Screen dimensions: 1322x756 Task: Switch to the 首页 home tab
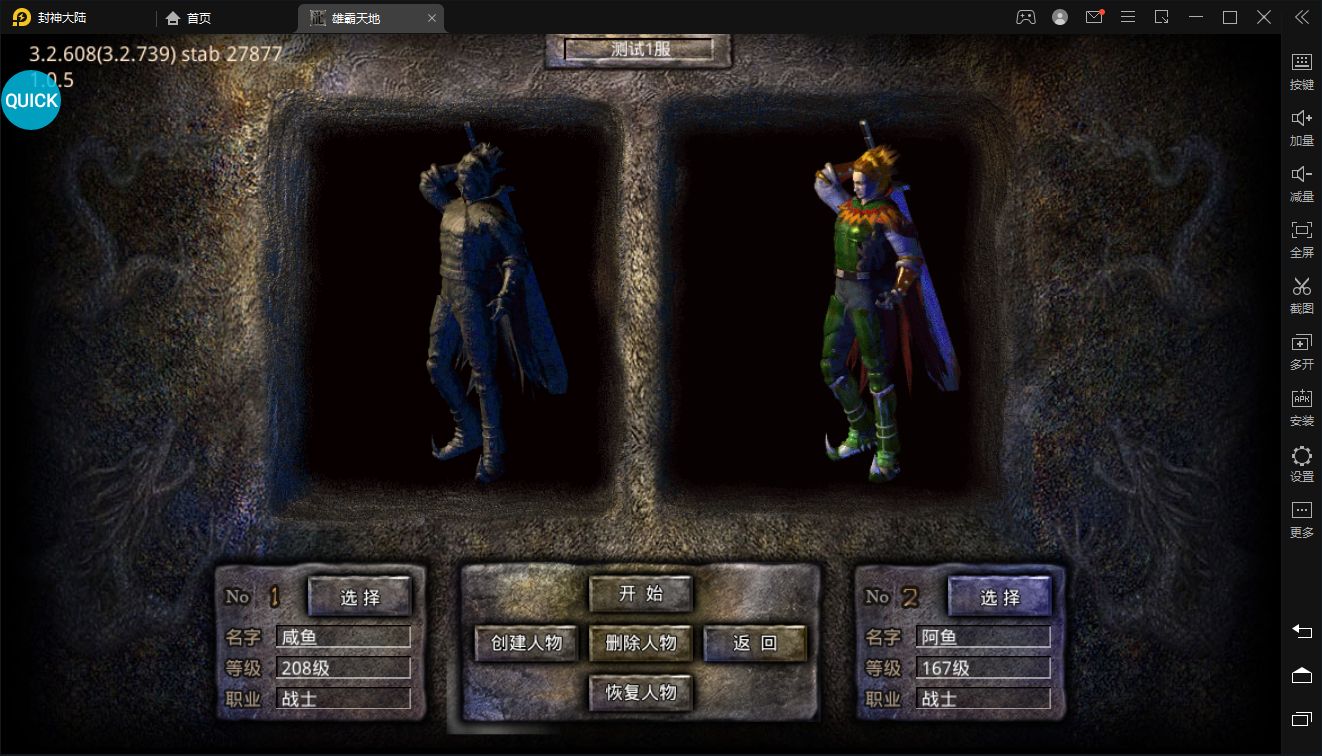point(188,18)
